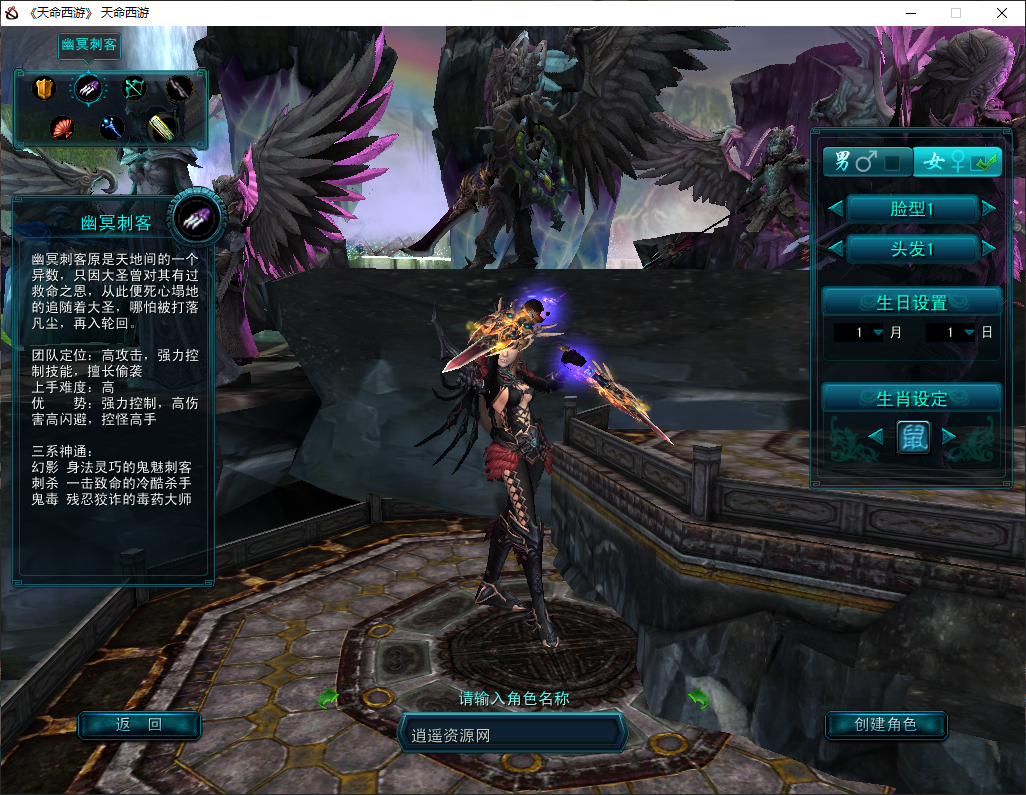Select the blue magic staff class
The width and height of the screenshot is (1026, 795).
tap(111, 128)
